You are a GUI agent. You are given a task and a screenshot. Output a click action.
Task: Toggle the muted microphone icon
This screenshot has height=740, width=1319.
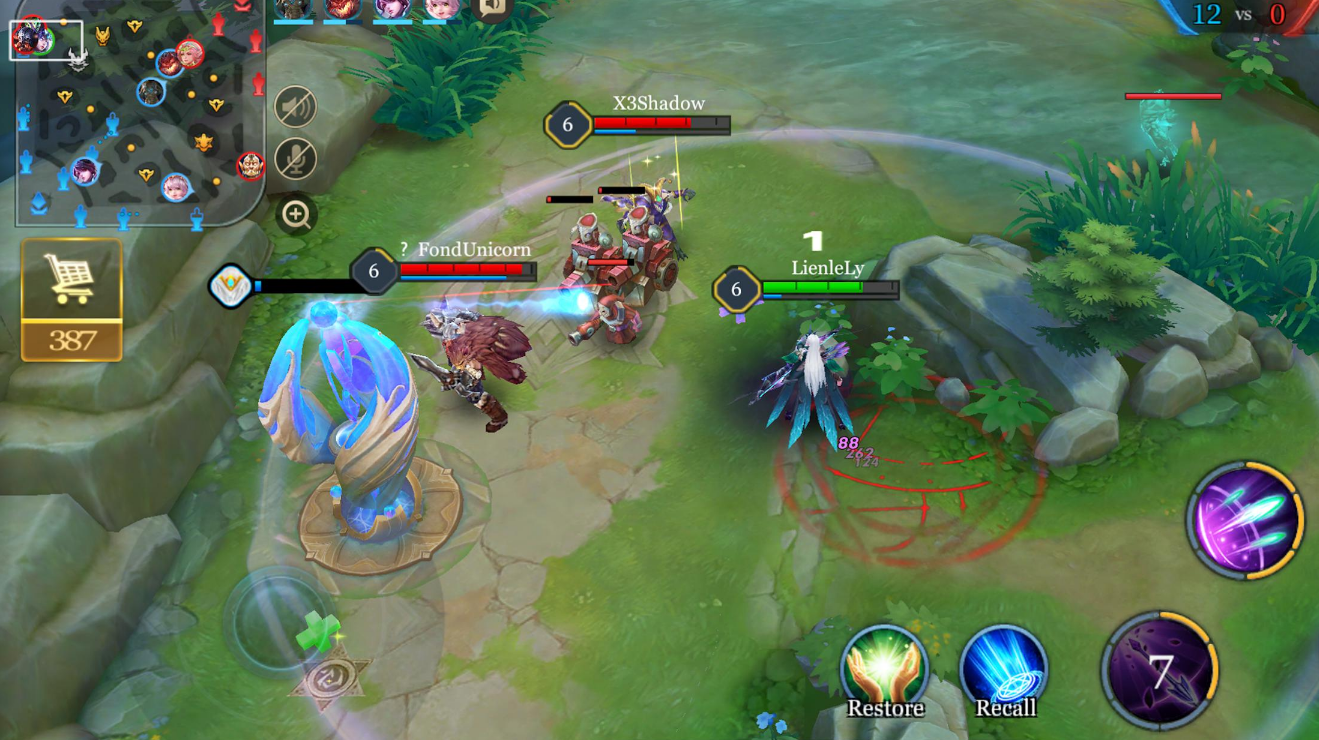click(x=296, y=159)
